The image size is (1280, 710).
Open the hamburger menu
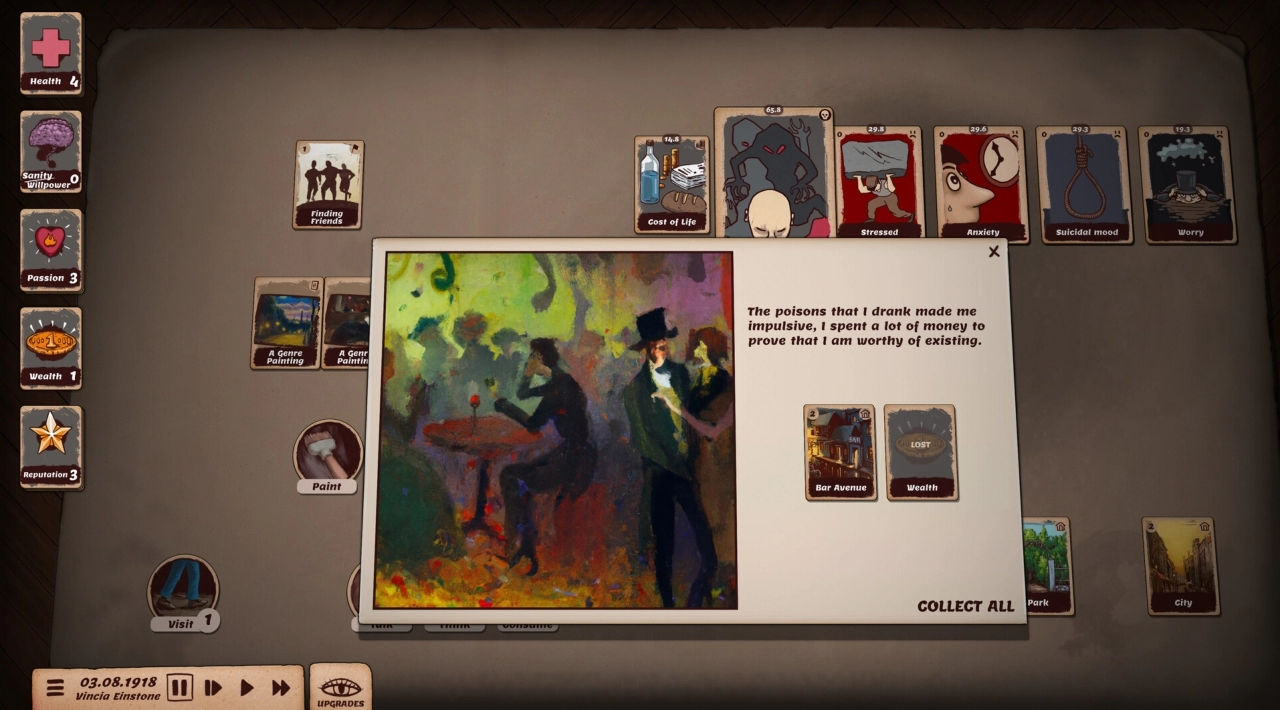(x=55, y=688)
